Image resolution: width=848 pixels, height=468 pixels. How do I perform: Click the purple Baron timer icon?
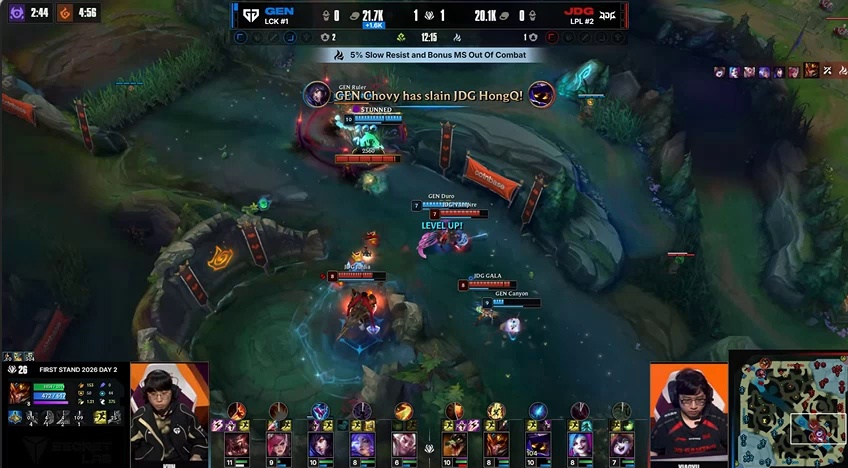(17, 13)
